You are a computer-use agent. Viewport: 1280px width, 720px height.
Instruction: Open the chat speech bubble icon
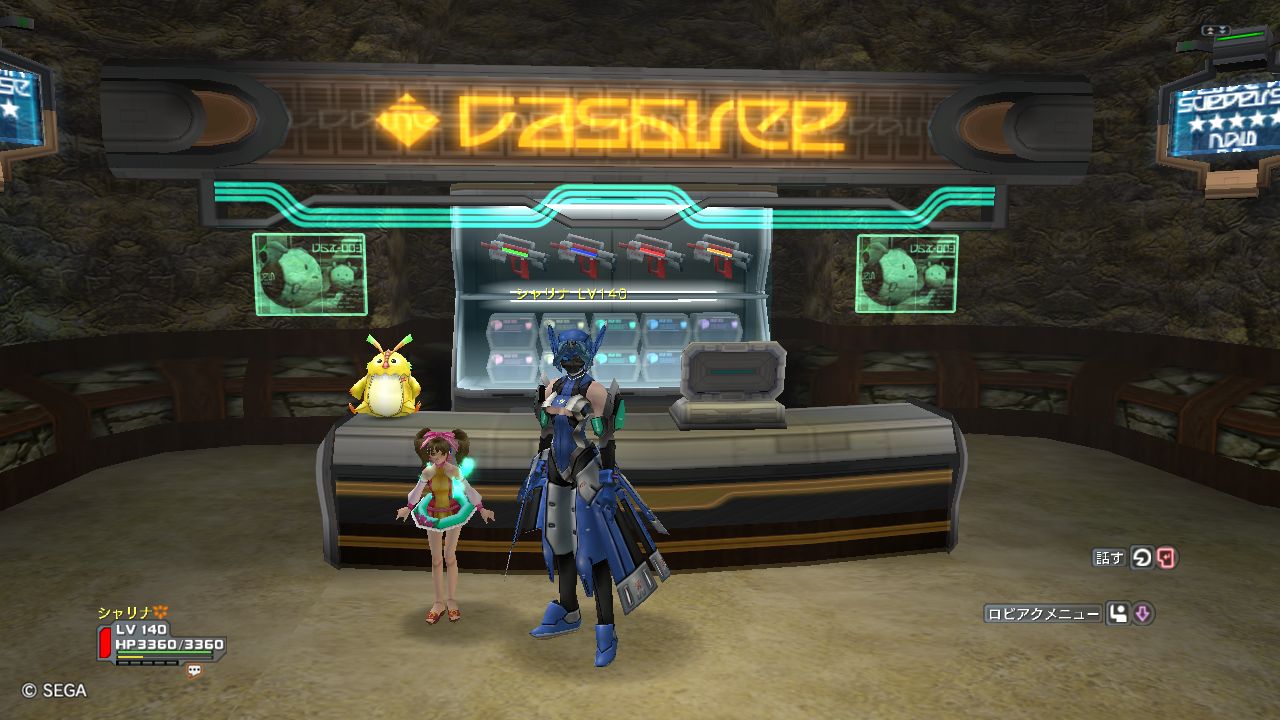(x=194, y=672)
